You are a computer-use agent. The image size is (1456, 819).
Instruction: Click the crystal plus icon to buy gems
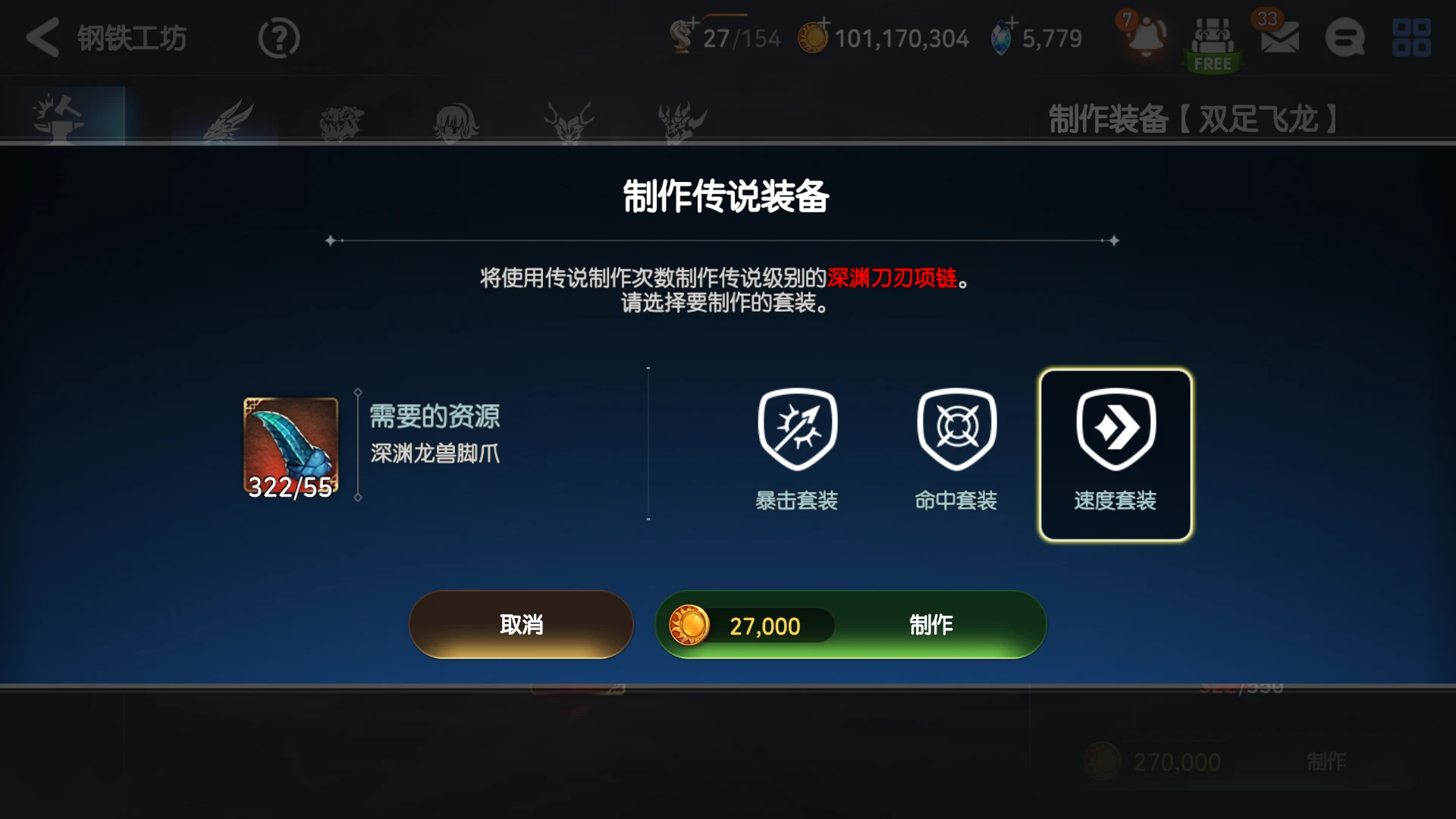tap(1012, 24)
